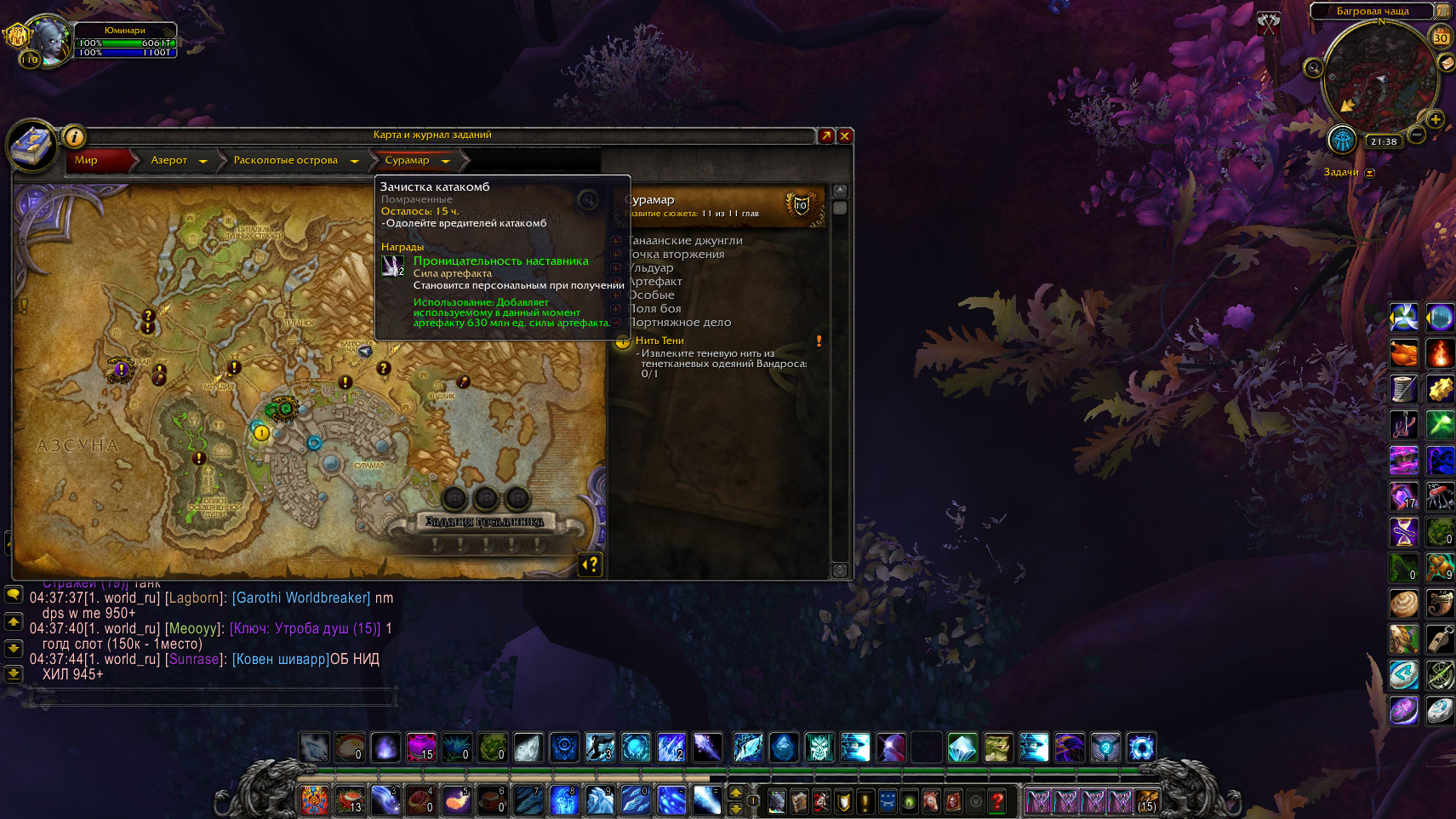This screenshot has height=819, width=1456.
Task: Open the Сурамар zone dropdown
Action: pos(445,161)
